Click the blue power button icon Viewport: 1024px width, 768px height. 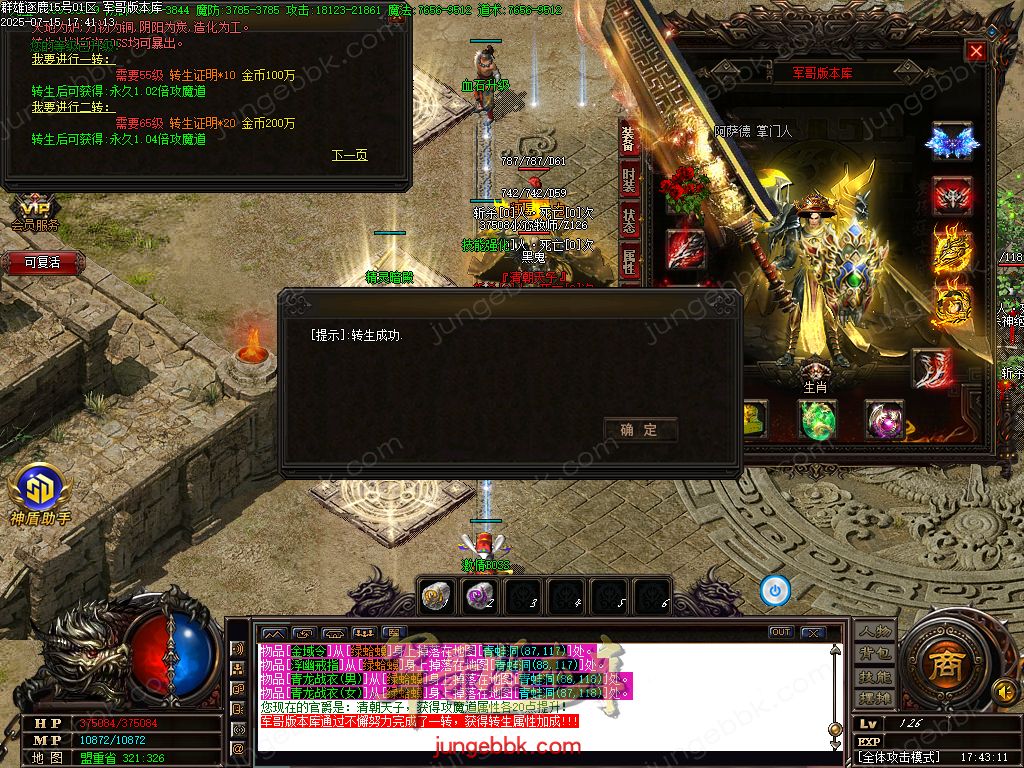(x=775, y=591)
